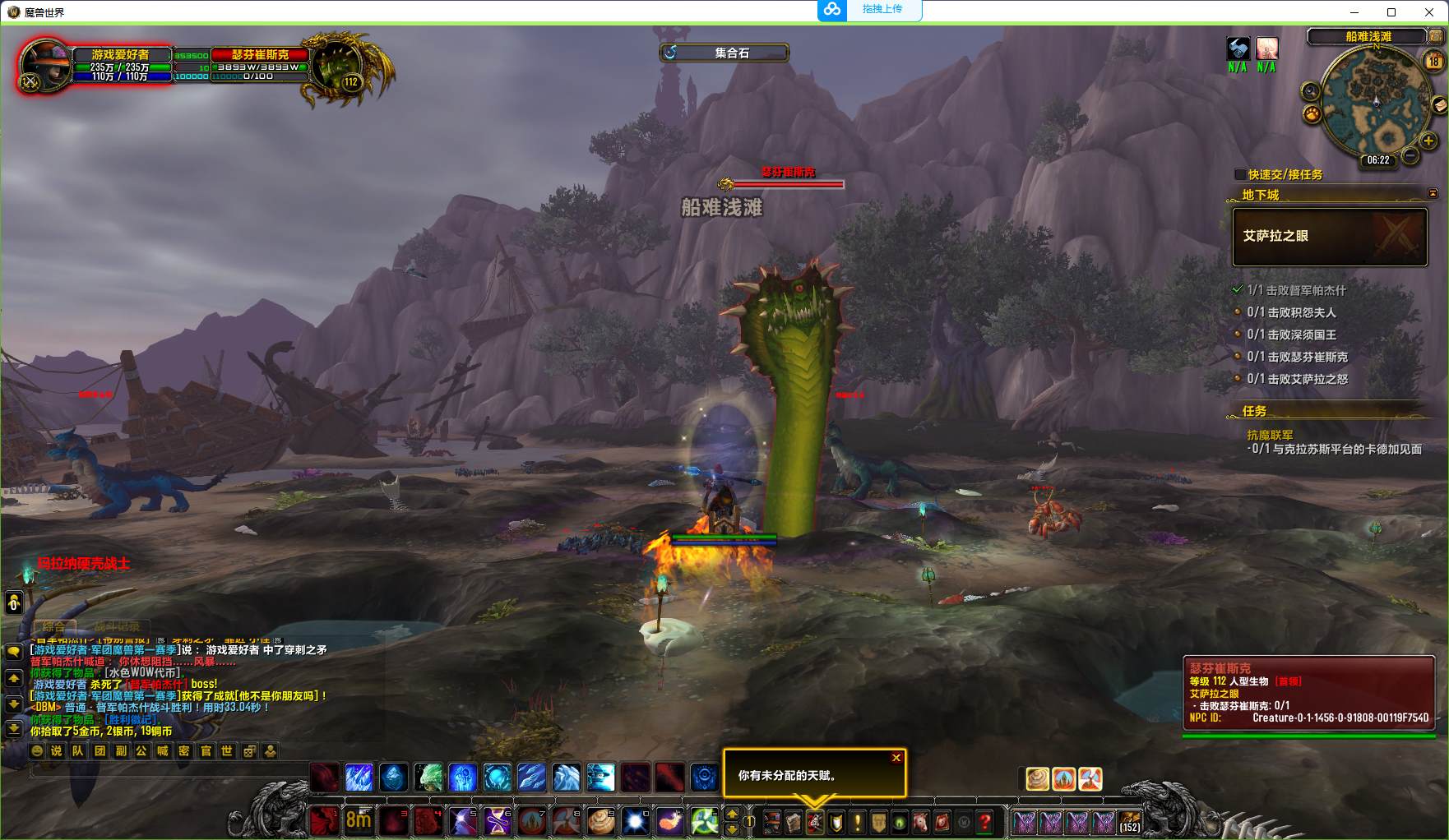Click the 集合石 button at top
1449x840 pixels.
[724, 53]
